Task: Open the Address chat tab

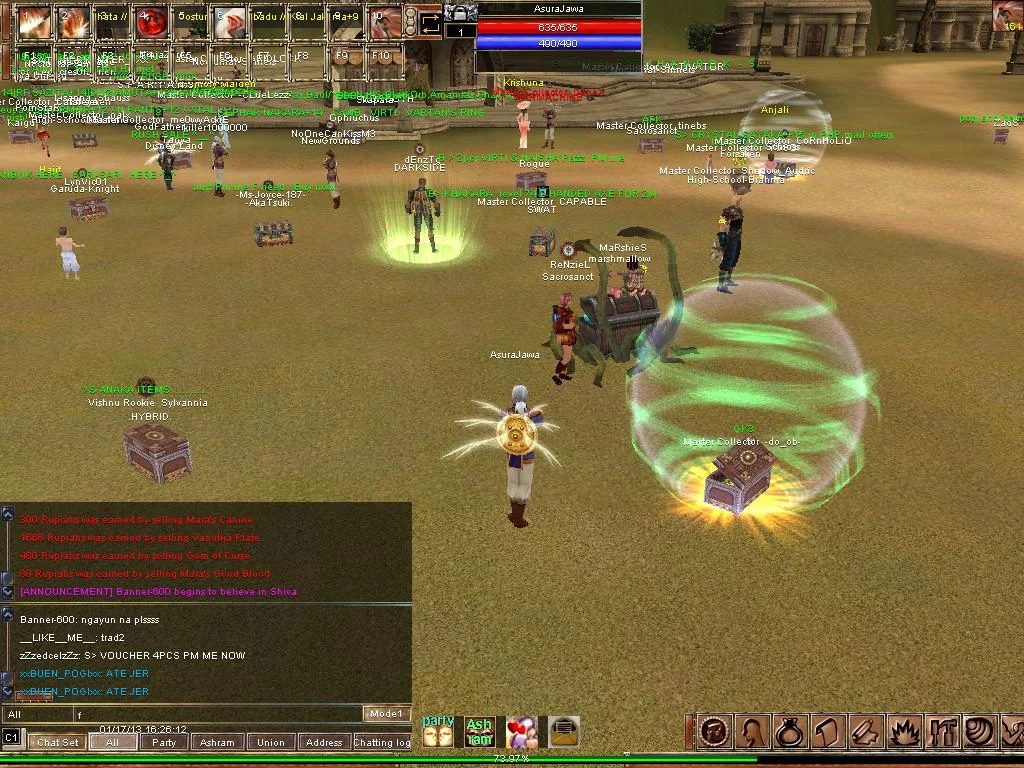Action: (323, 742)
